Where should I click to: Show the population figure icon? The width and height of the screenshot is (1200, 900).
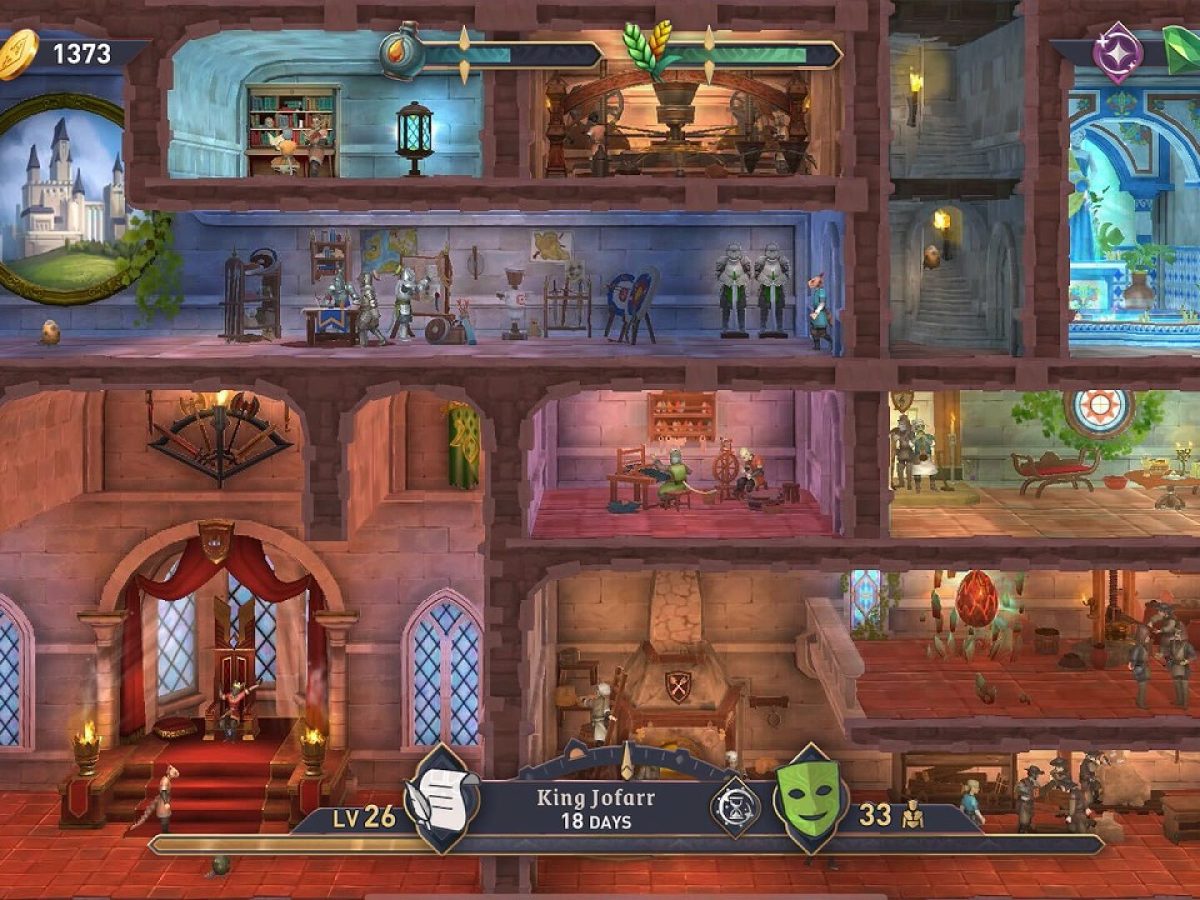912,816
